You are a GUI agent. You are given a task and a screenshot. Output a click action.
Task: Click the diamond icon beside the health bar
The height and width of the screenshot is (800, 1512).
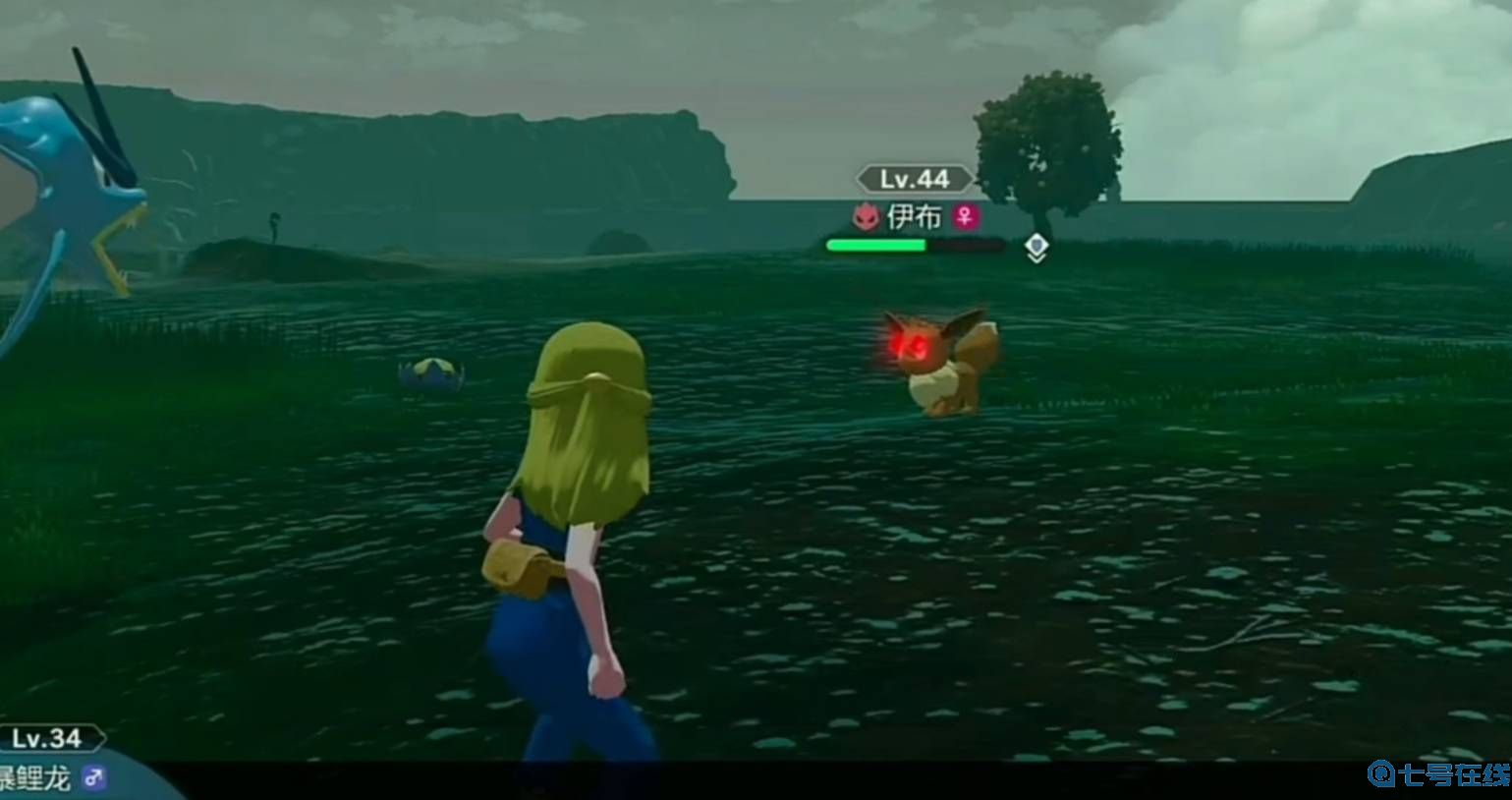point(1036,248)
